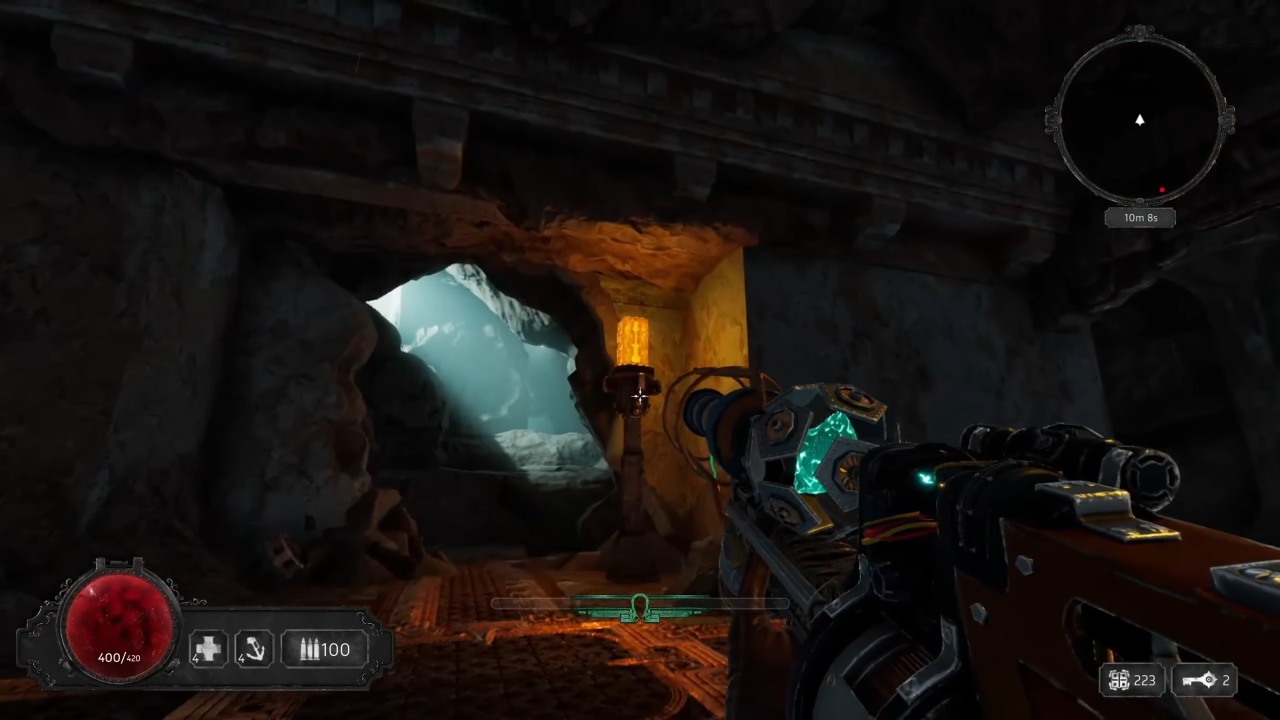Select the anchor hook item slot
1280x720 pixels.
254,649
